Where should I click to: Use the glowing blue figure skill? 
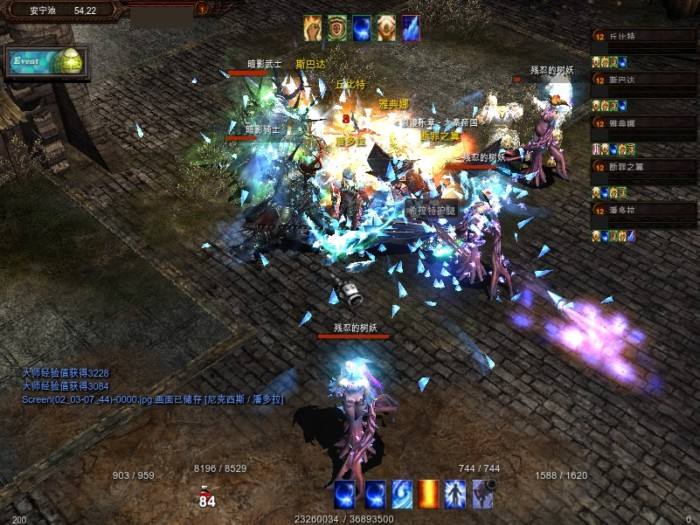coord(456,493)
